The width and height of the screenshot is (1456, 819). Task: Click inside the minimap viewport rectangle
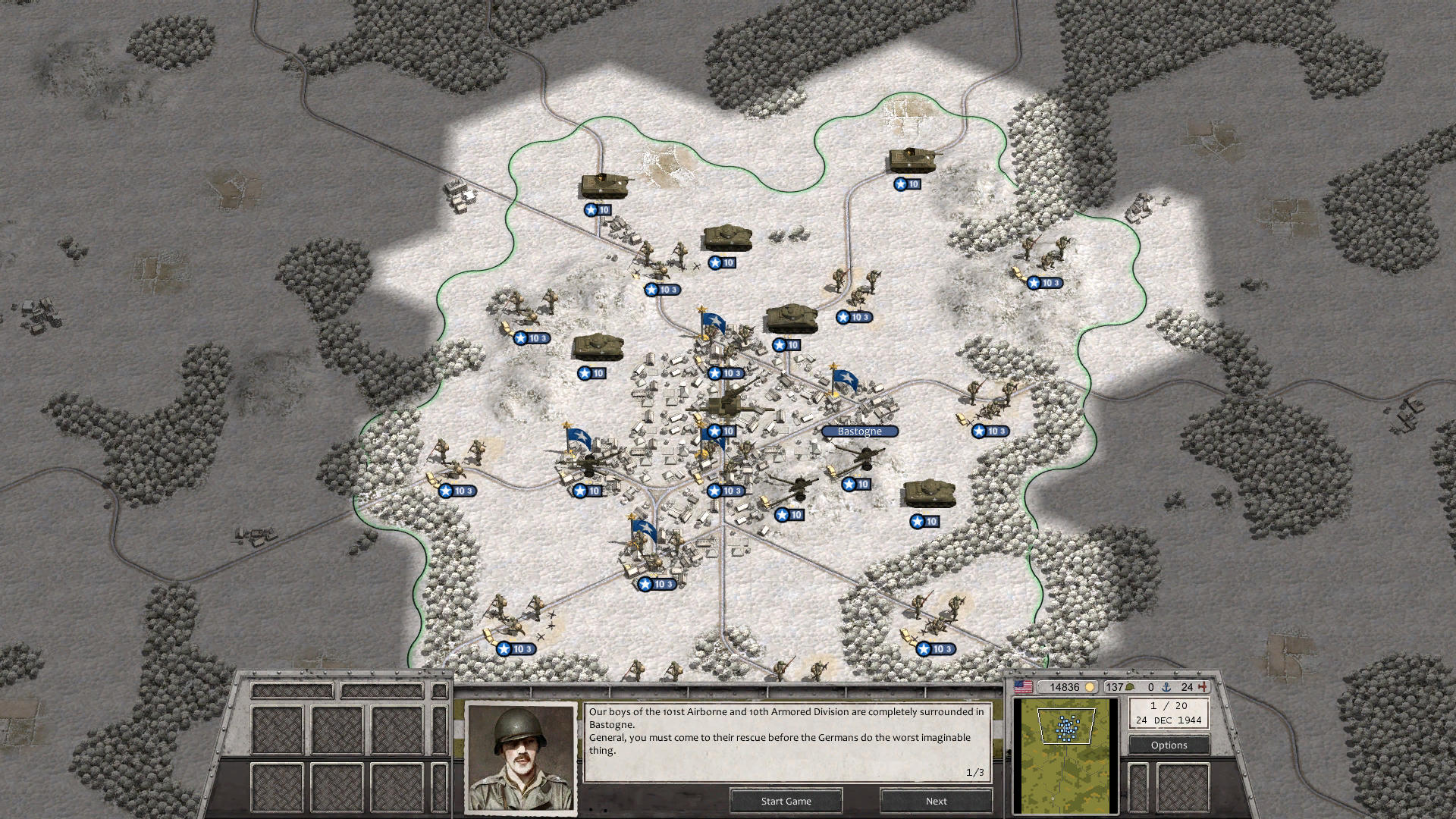click(1066, 726)
